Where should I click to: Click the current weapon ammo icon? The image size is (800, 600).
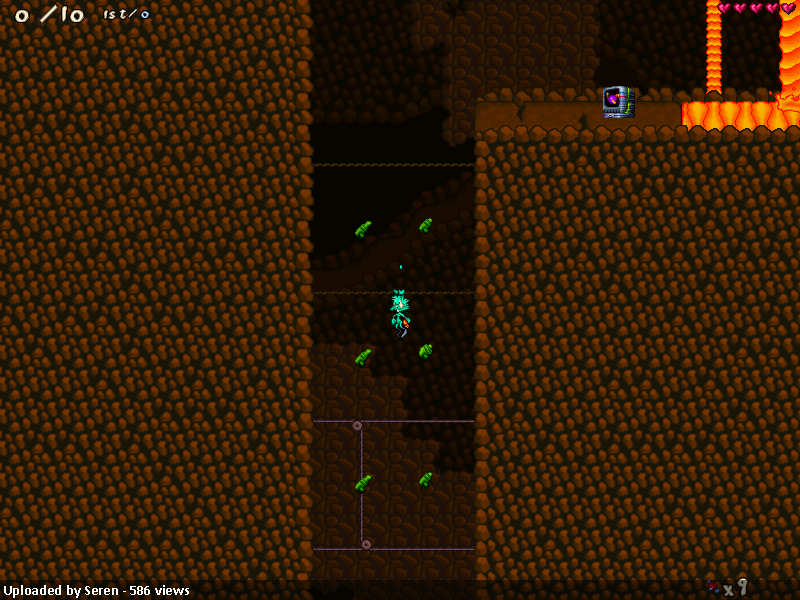pyautogui.click(x=714, y=587)
